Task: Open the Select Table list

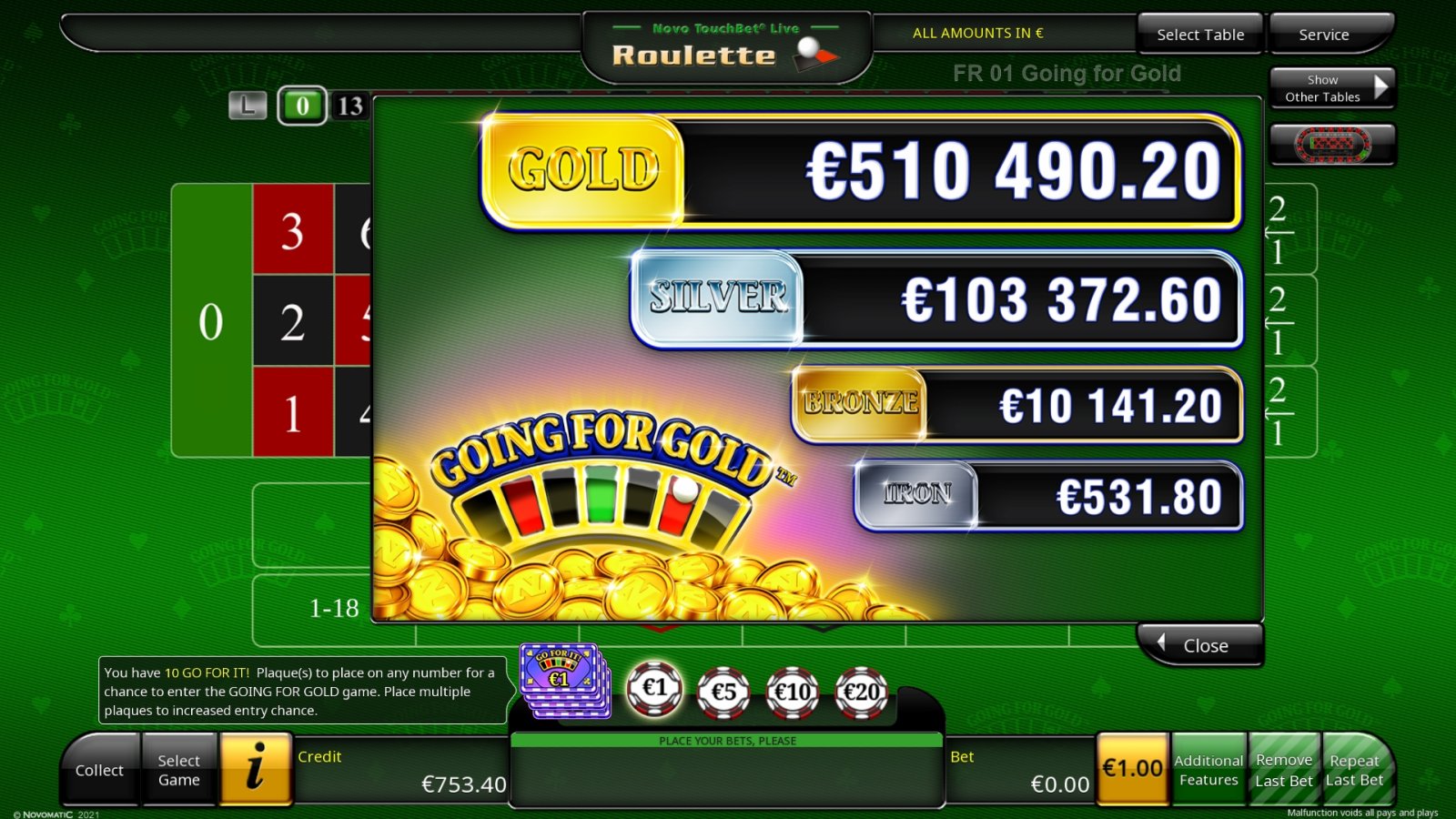Action: pos(1199,35)
